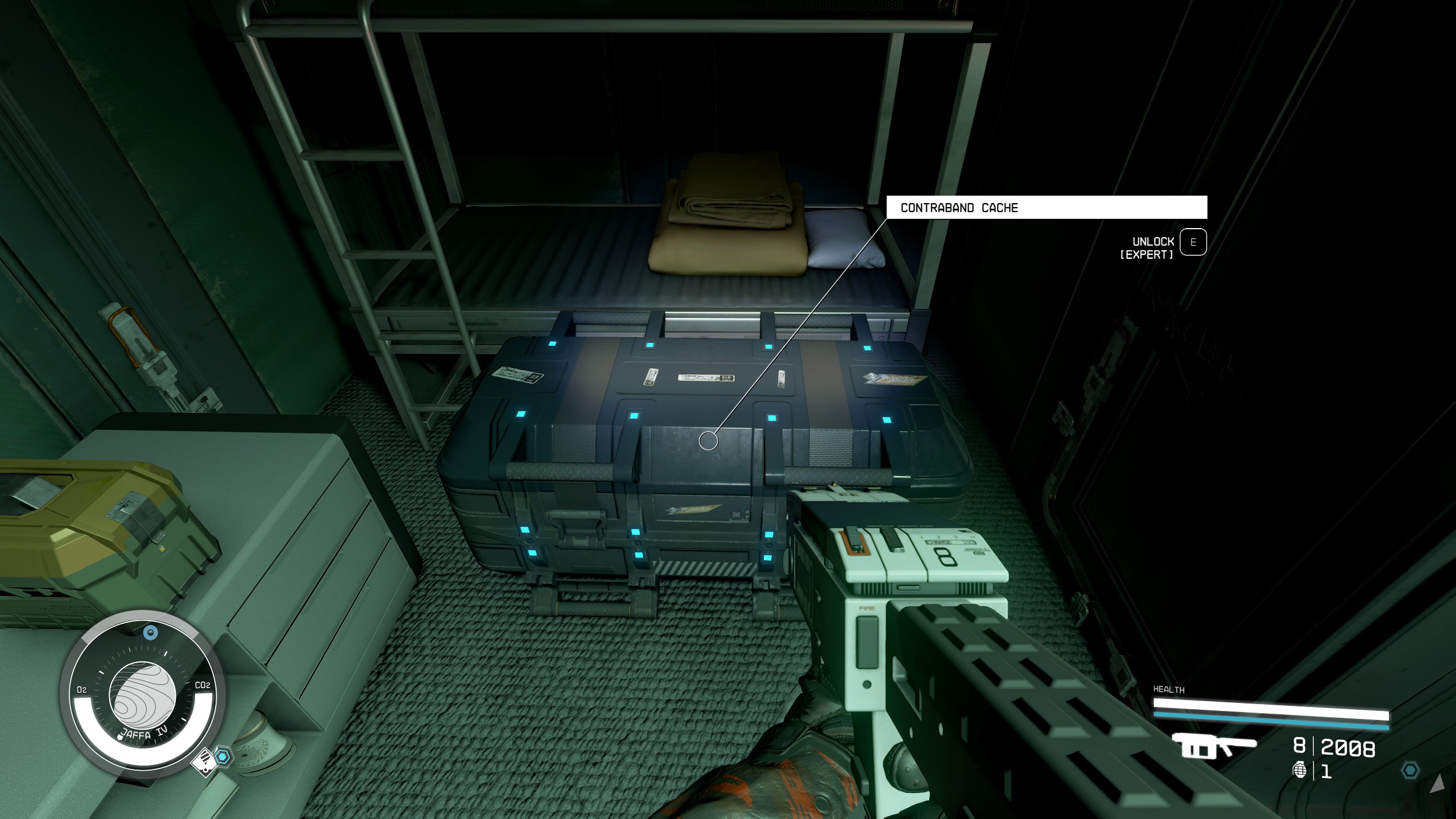This screenshot has width=1456, height=819.
Task: Select the grenade icon
Action: click(x=1300, y=771)
